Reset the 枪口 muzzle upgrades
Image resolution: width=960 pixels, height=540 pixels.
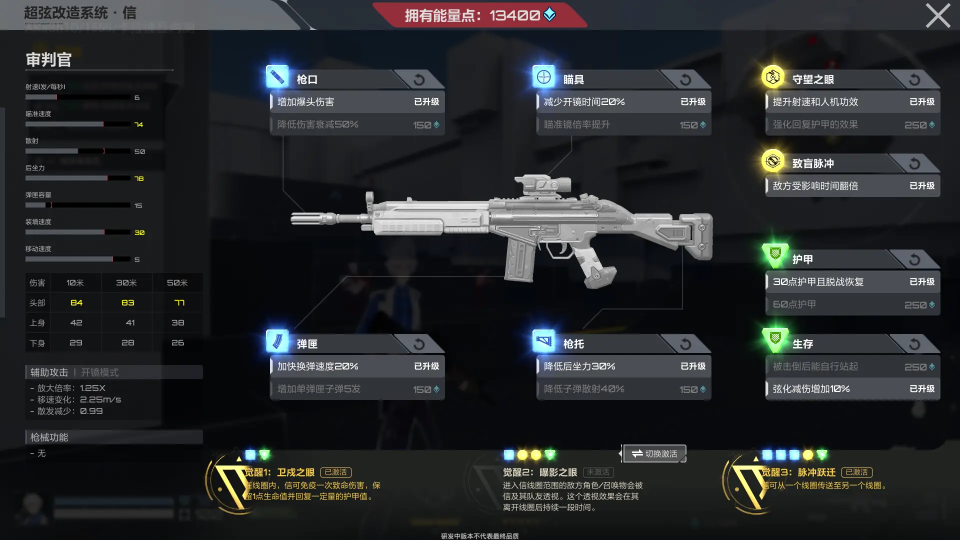[418, 79]
